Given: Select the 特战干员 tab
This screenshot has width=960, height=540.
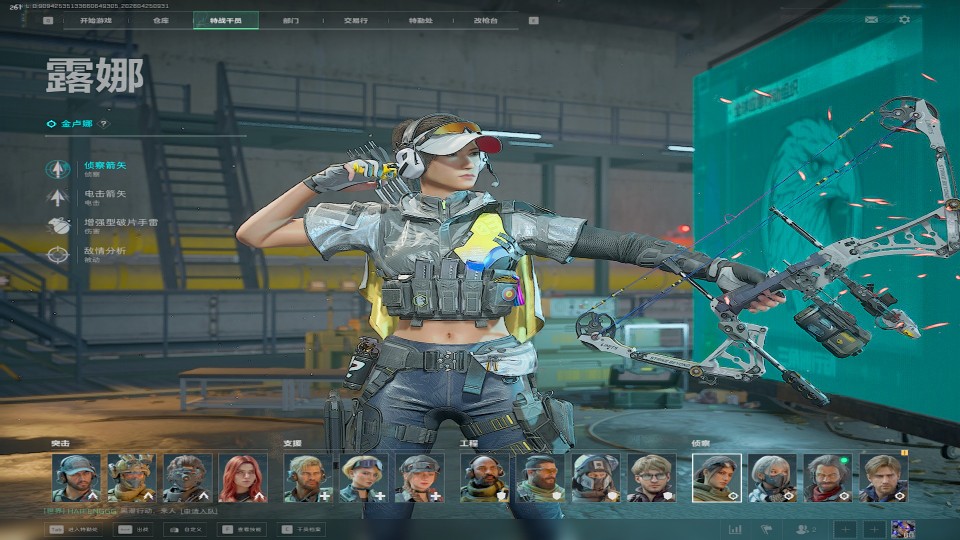Looking at the screenshot, I should 225,20.
